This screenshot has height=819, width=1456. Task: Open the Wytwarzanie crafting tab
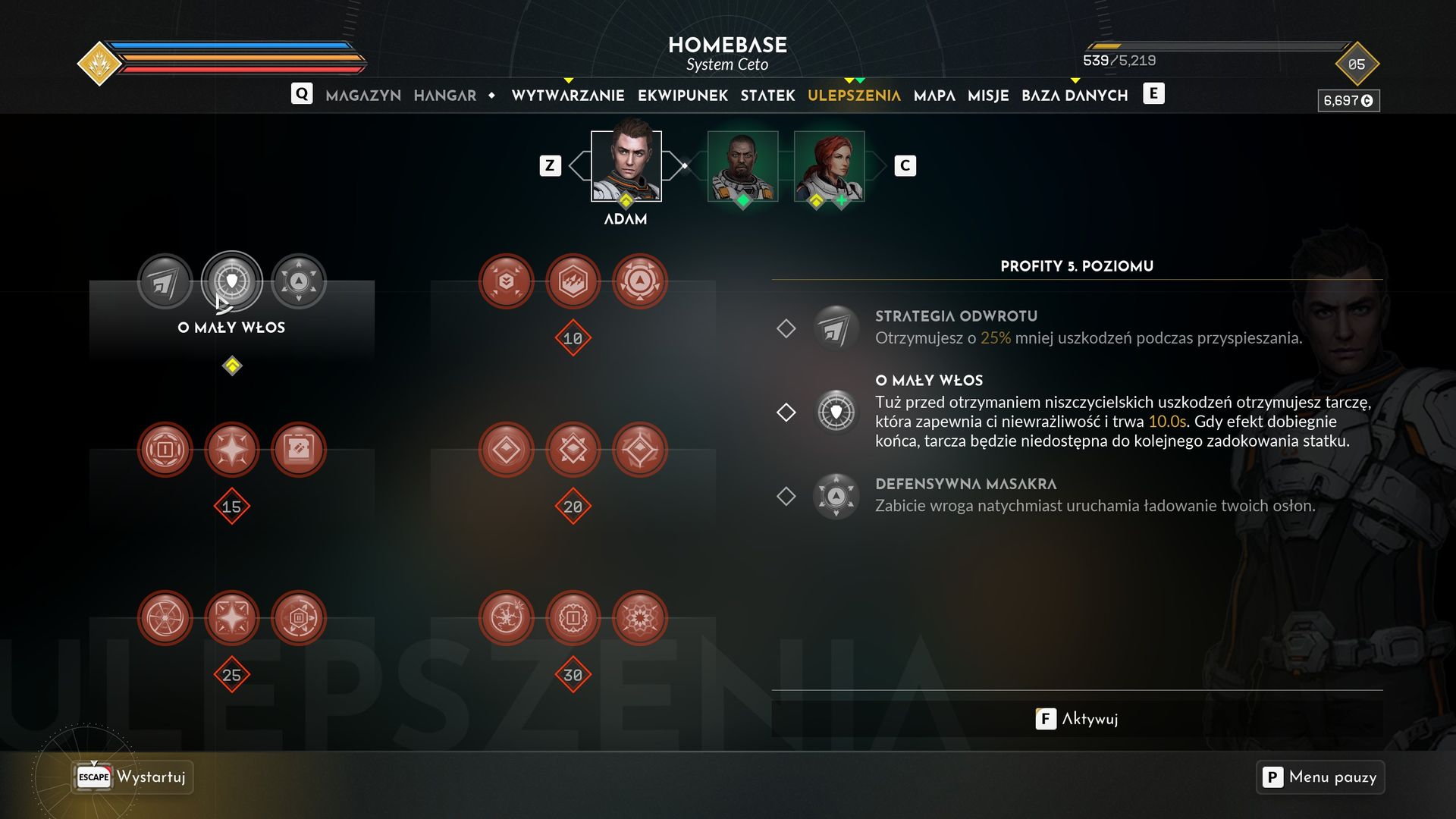pos(567,96)
